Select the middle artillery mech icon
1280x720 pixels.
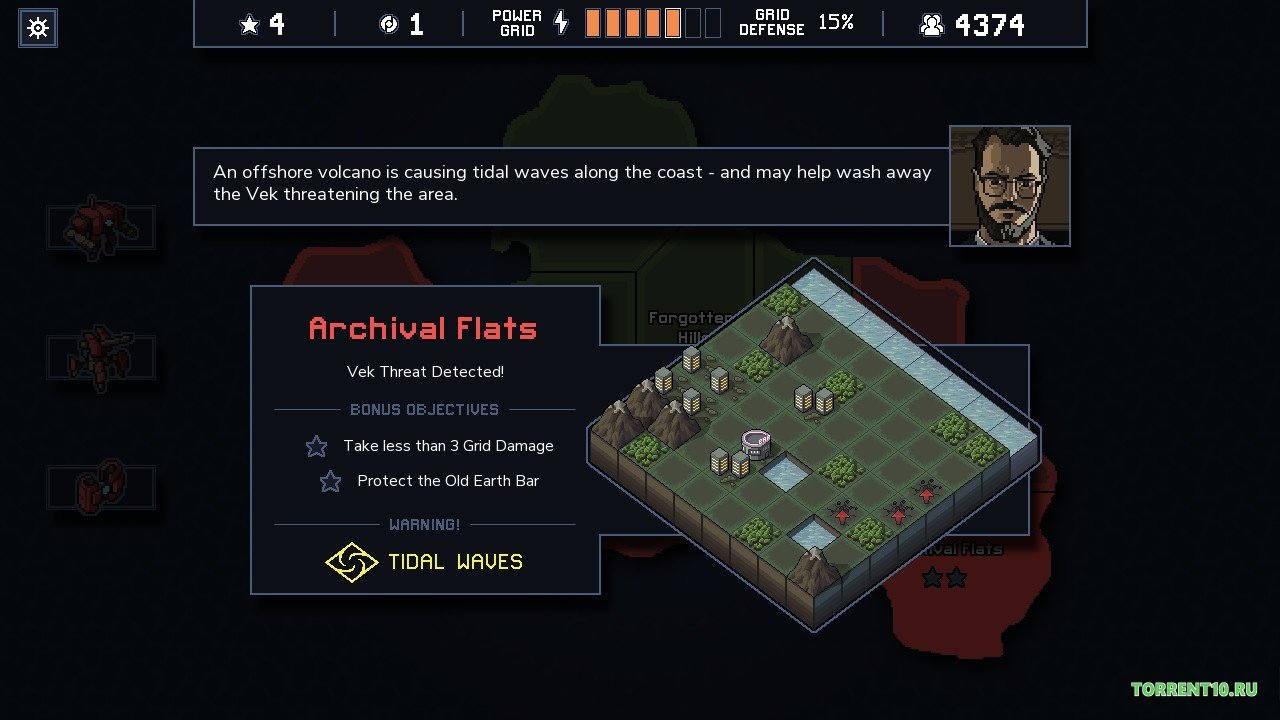pyautogui.click(x=100, y=358)
